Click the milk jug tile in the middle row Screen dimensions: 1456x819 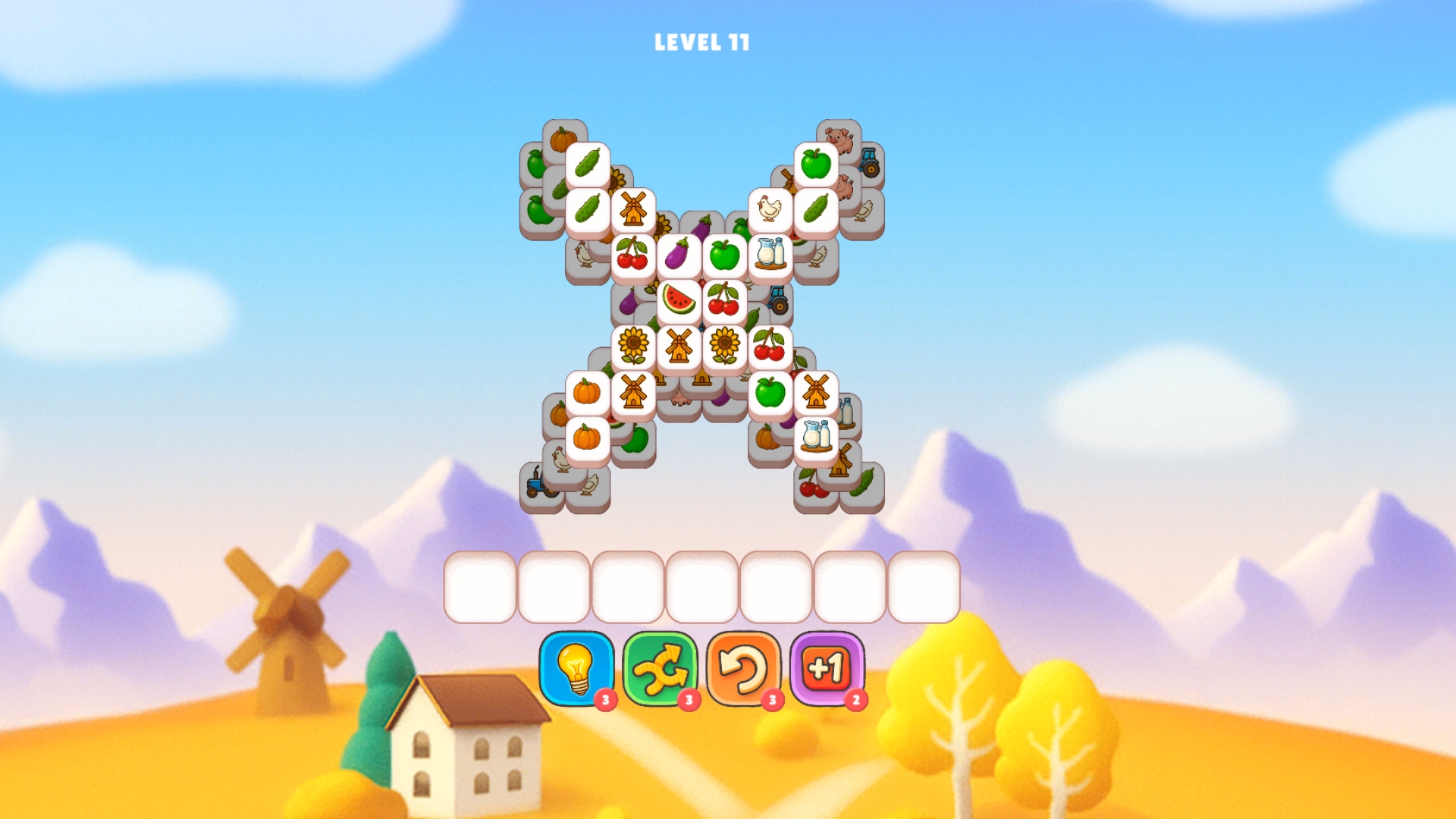pyautogui.click(x=771, y=253)
